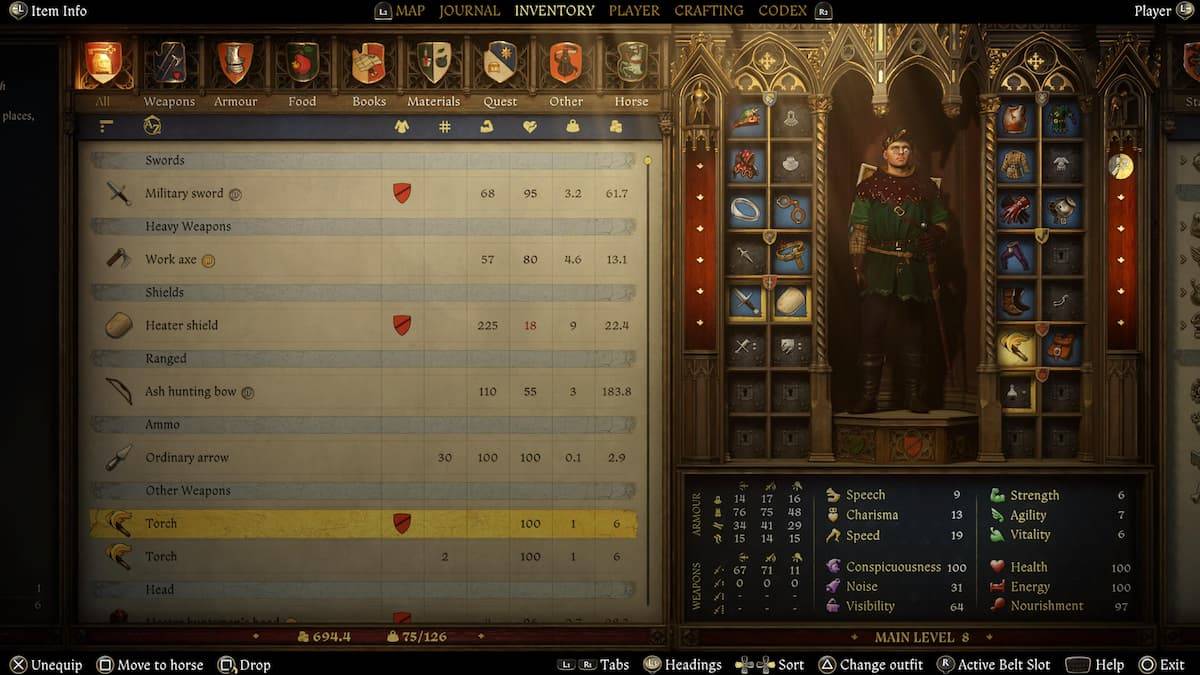Click the equipped torch slot
The image size is (1200, 675).
click(x=1017, y=347)
